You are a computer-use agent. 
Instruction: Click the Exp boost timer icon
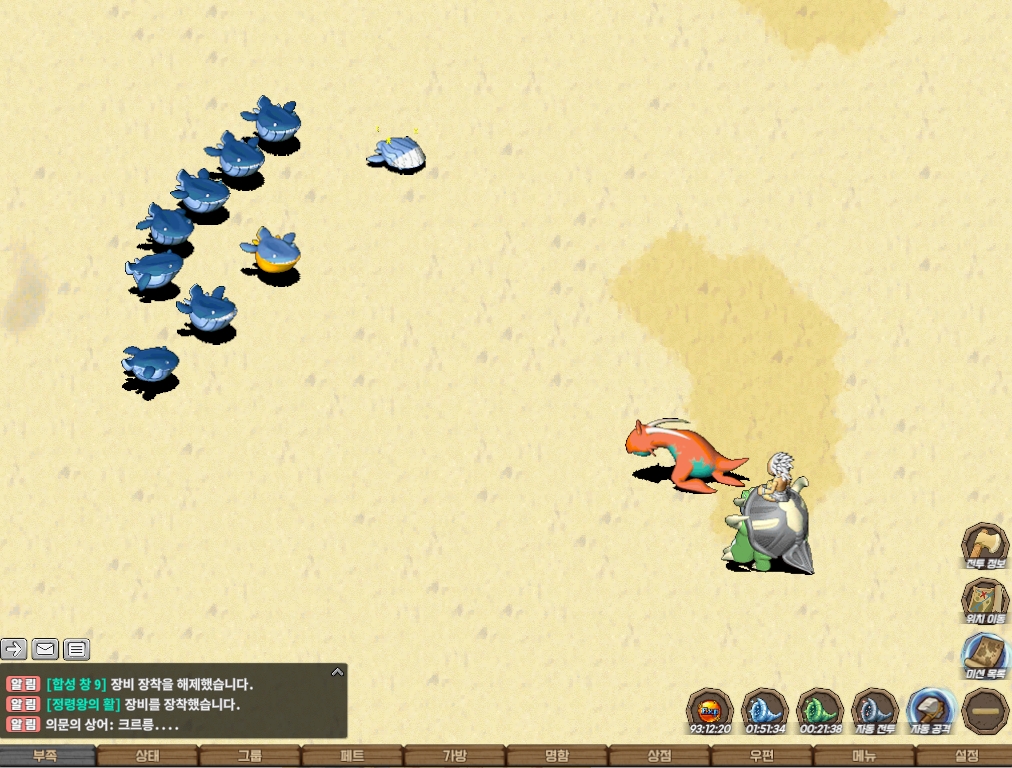[x=710, y=711]
